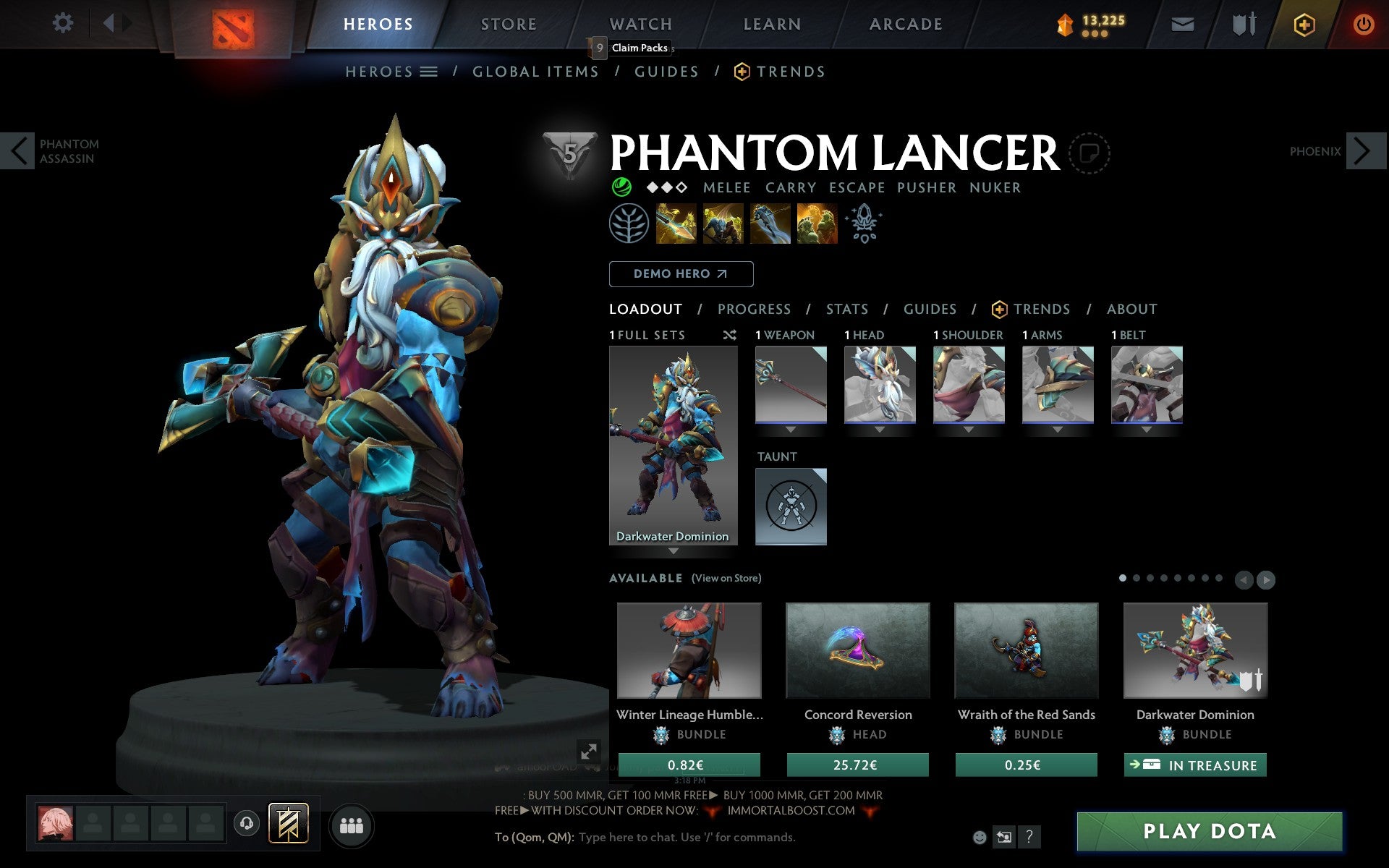Open the Armory shield-and-sword icon

point(1242,23)
